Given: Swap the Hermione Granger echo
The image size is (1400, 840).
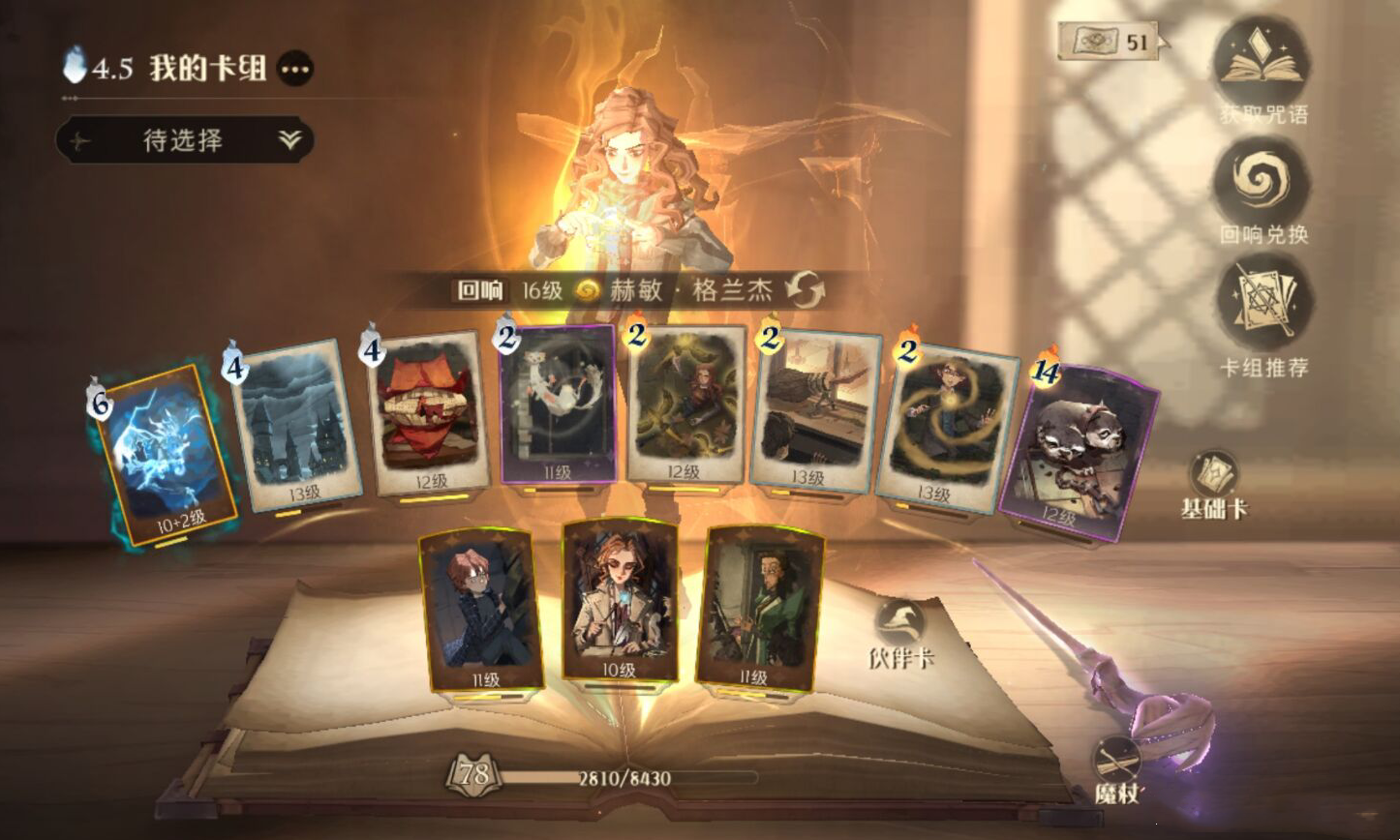Looking at the screenshot, I should 803,289.
